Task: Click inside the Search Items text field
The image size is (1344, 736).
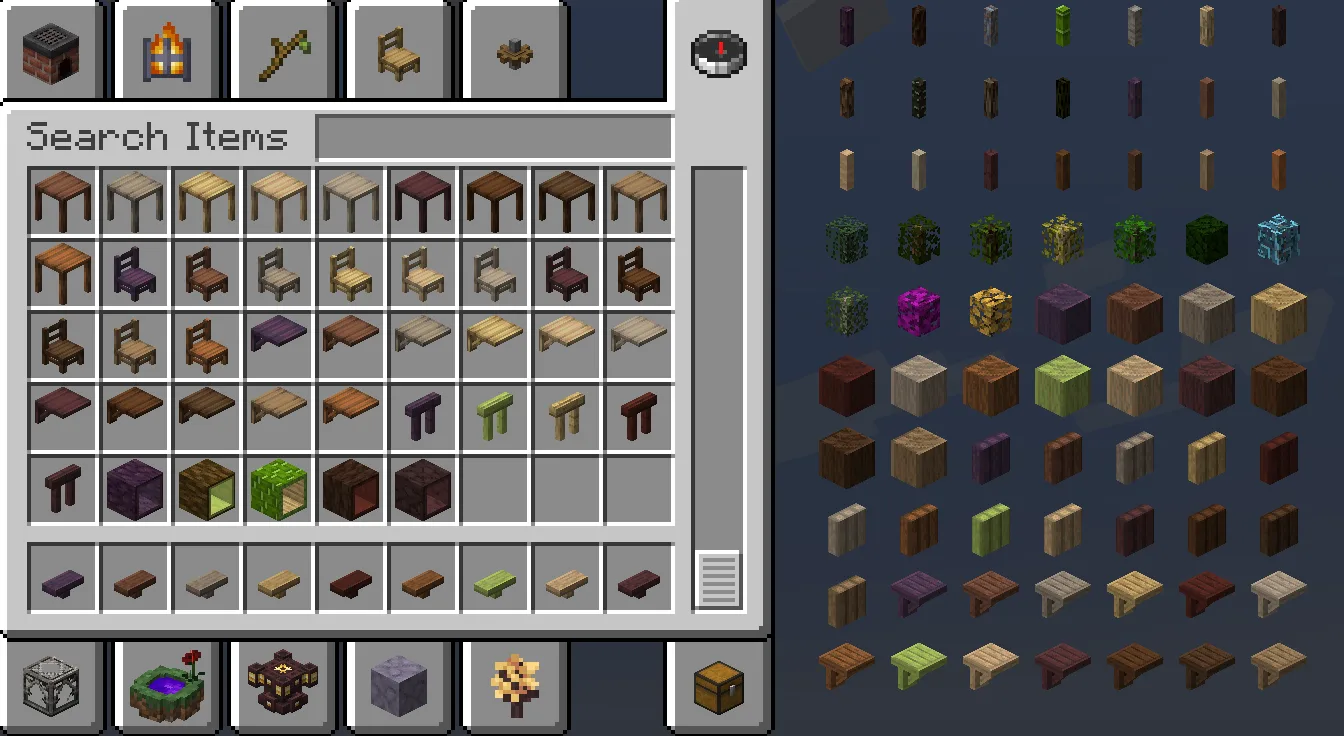Action: tap(494, 136)
